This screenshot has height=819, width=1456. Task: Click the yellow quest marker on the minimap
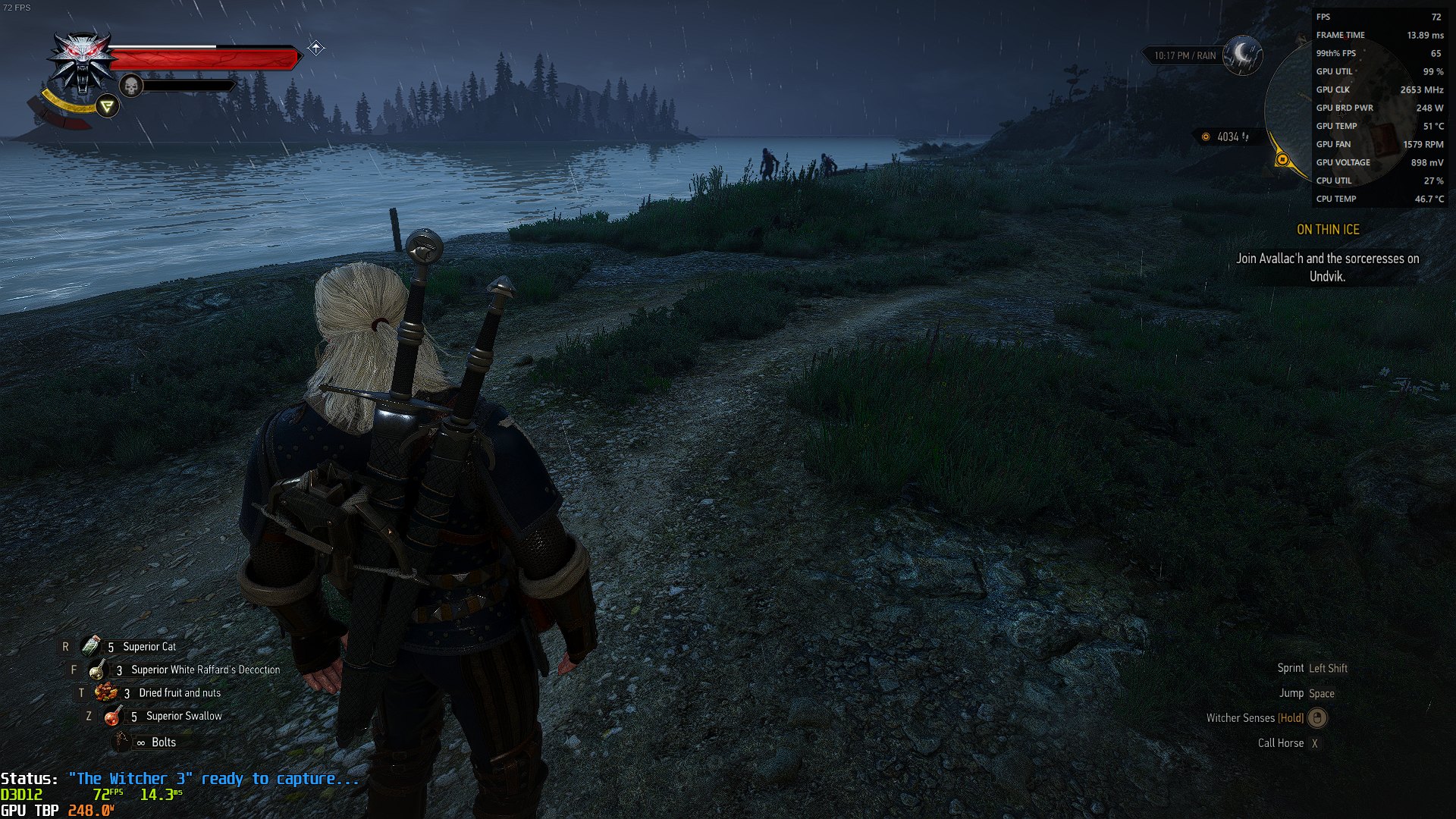1282,159
